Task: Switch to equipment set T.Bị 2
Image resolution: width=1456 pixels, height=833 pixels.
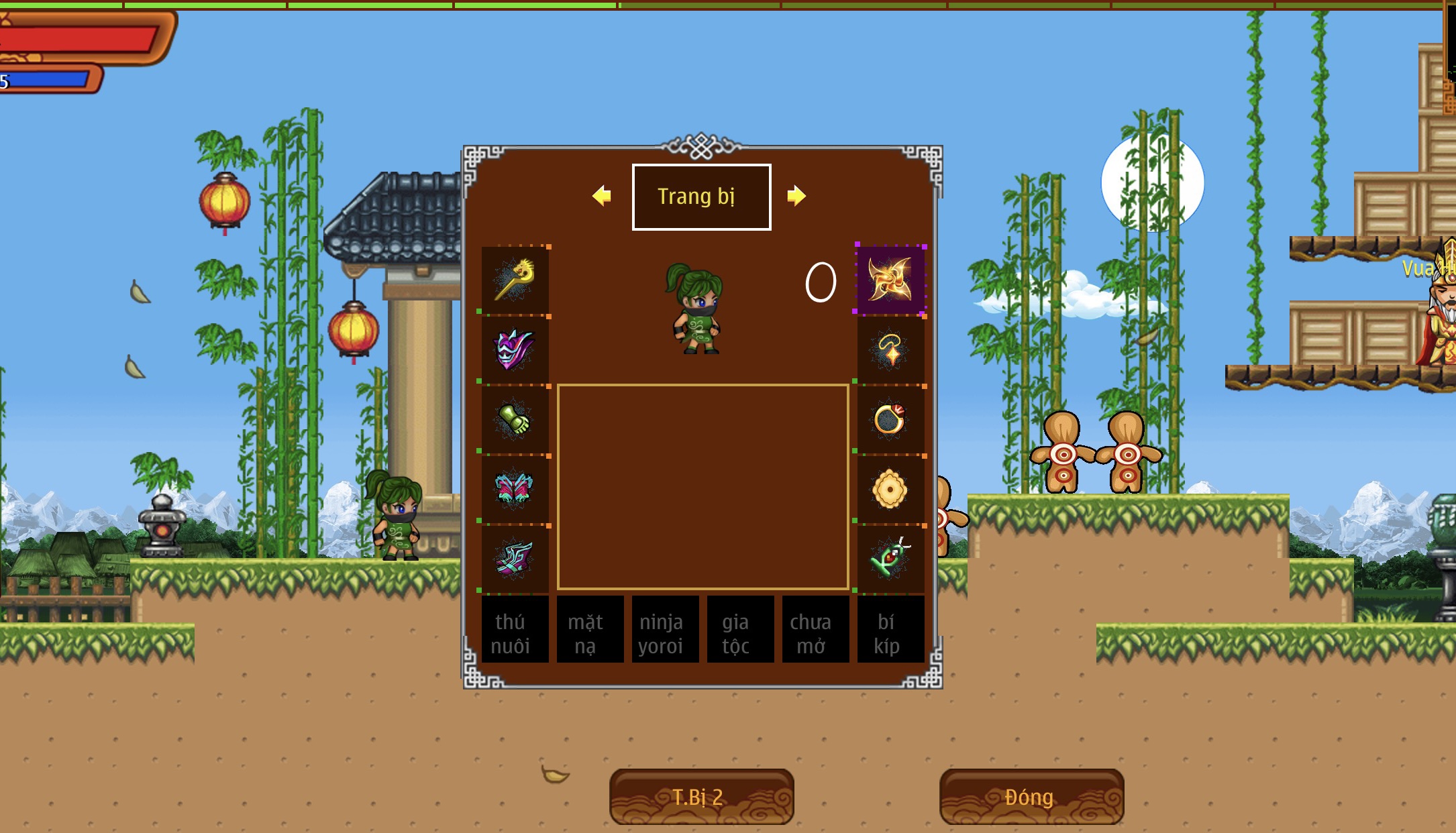Action: (701, 797)
